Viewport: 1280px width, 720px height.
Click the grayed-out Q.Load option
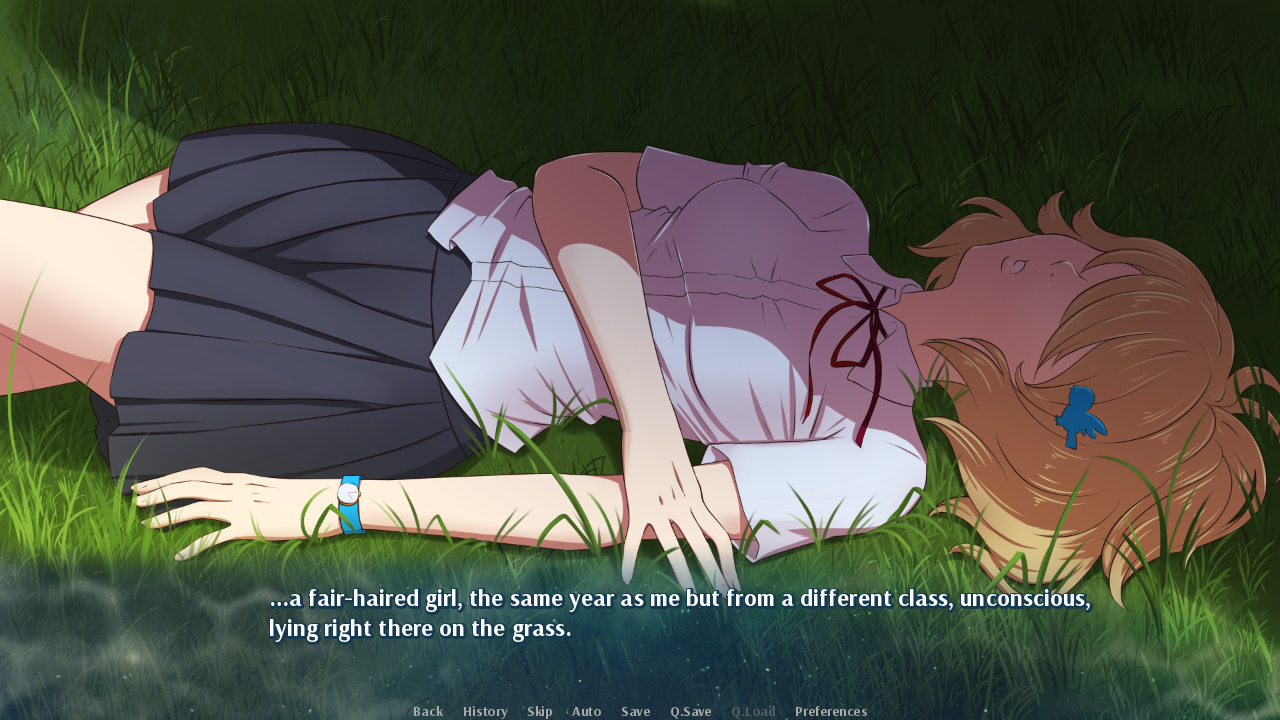pos(754,711)
